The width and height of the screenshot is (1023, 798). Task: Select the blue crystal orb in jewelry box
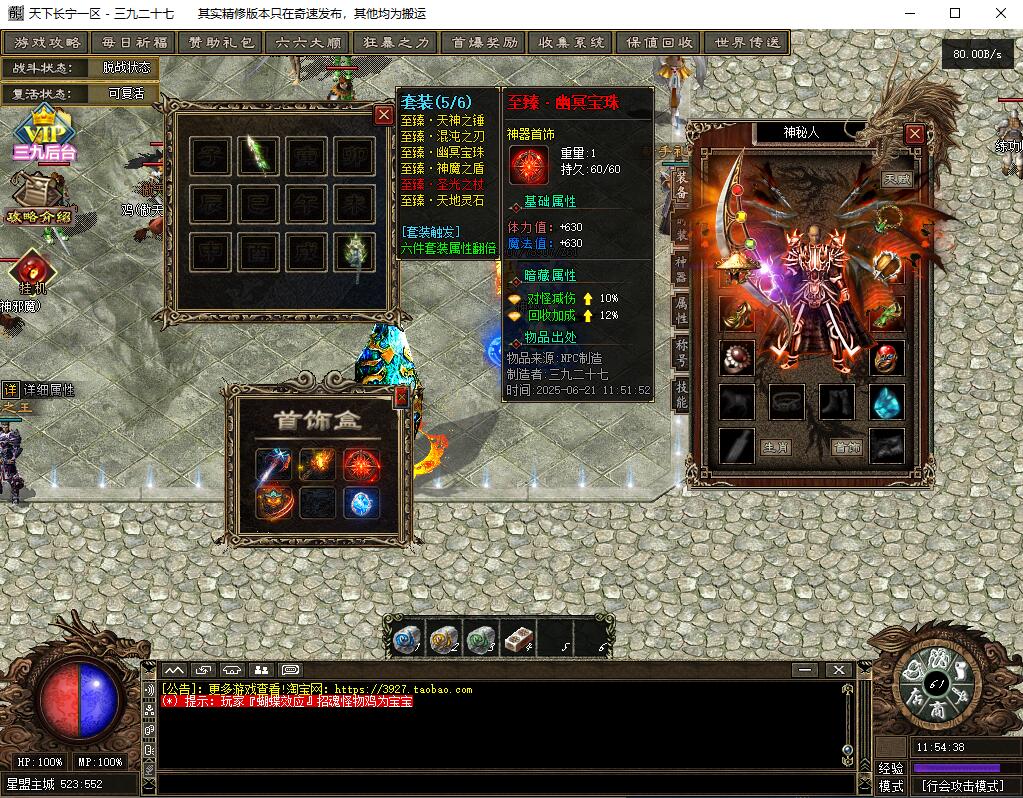pyautogui.click(x=361, y=503)
